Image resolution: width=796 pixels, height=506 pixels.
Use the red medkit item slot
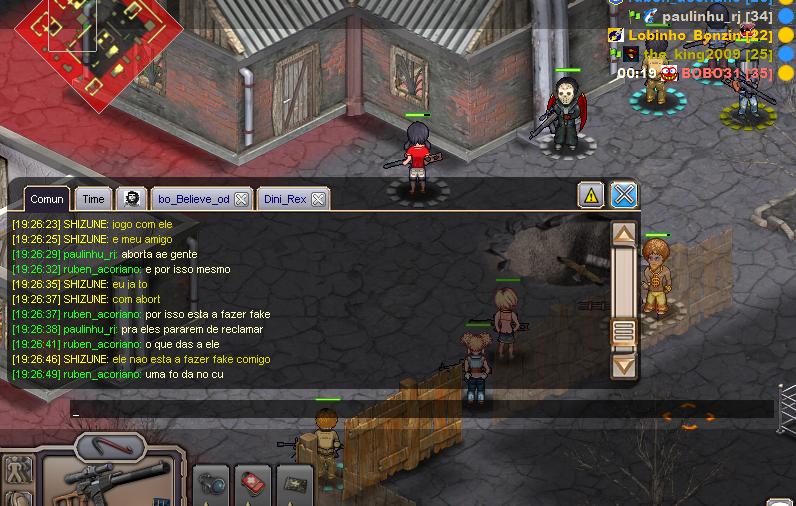coord(253,484)
